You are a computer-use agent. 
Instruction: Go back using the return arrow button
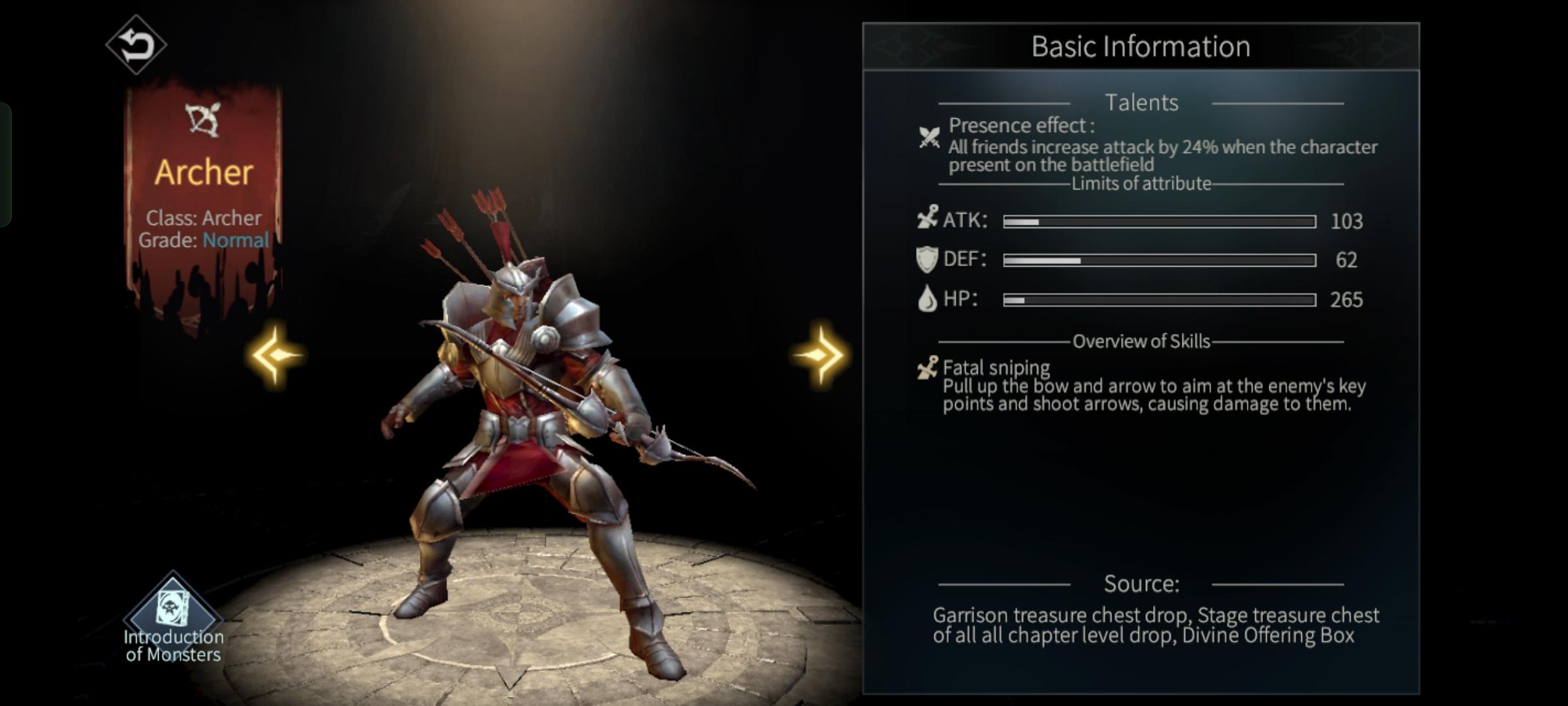click(x=136, y=45)
